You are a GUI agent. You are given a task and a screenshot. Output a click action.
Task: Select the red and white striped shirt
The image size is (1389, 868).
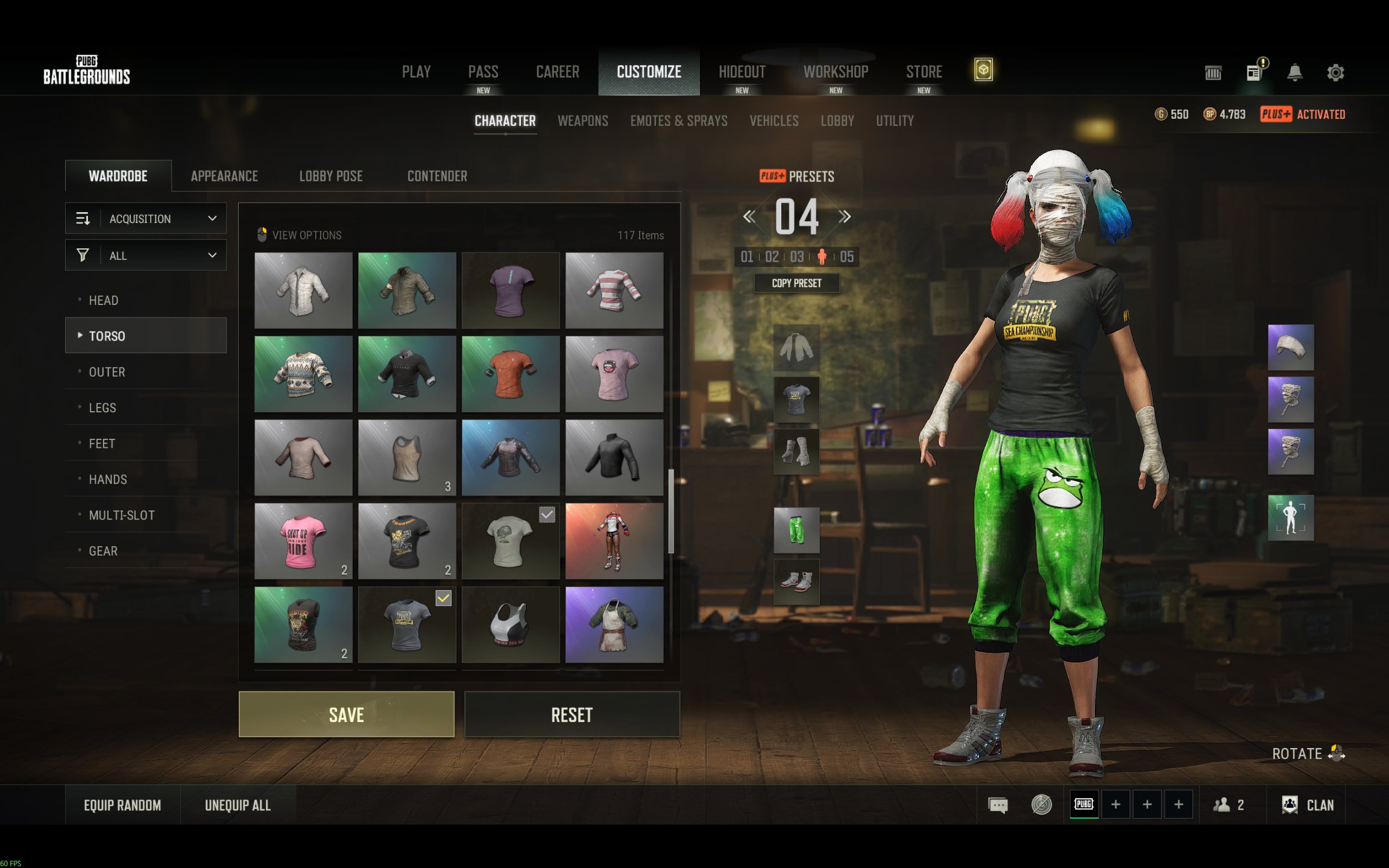click(x=614, y=290)
